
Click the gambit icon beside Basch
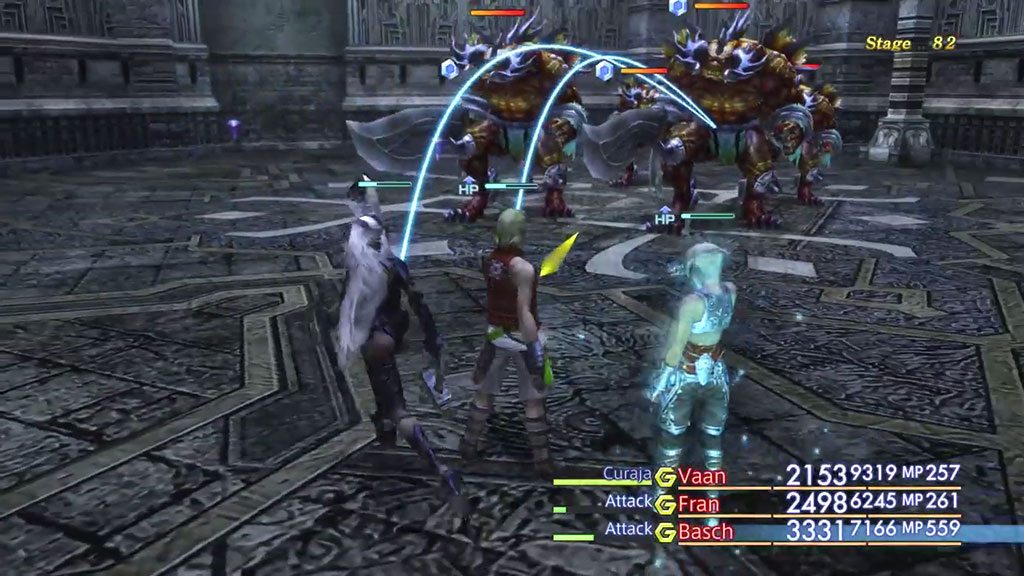666,532
